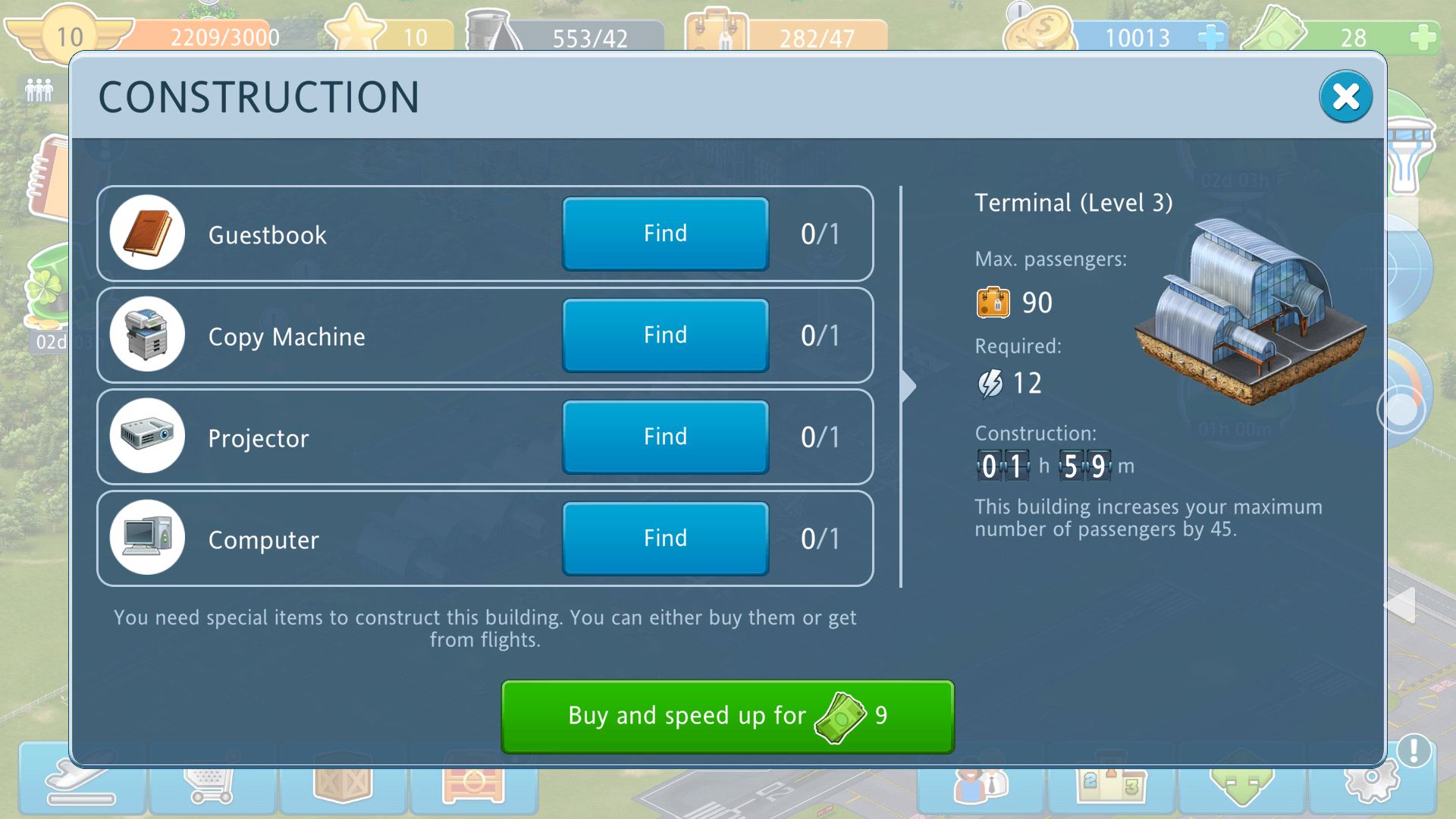
Task: Find the Copy Machine item
Action: [x=665, y=335]
